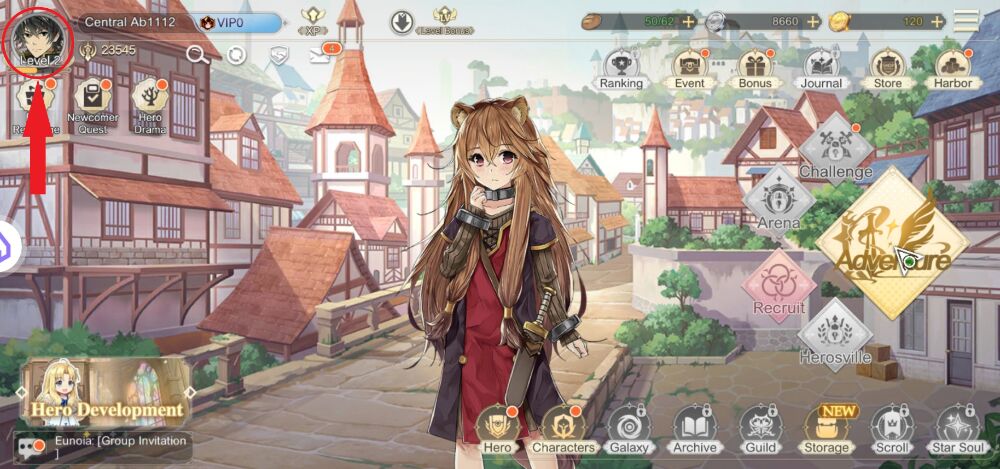Open the hamburger main menu
The width and height of the screenshot is (1000, 469).
point(966,21)
